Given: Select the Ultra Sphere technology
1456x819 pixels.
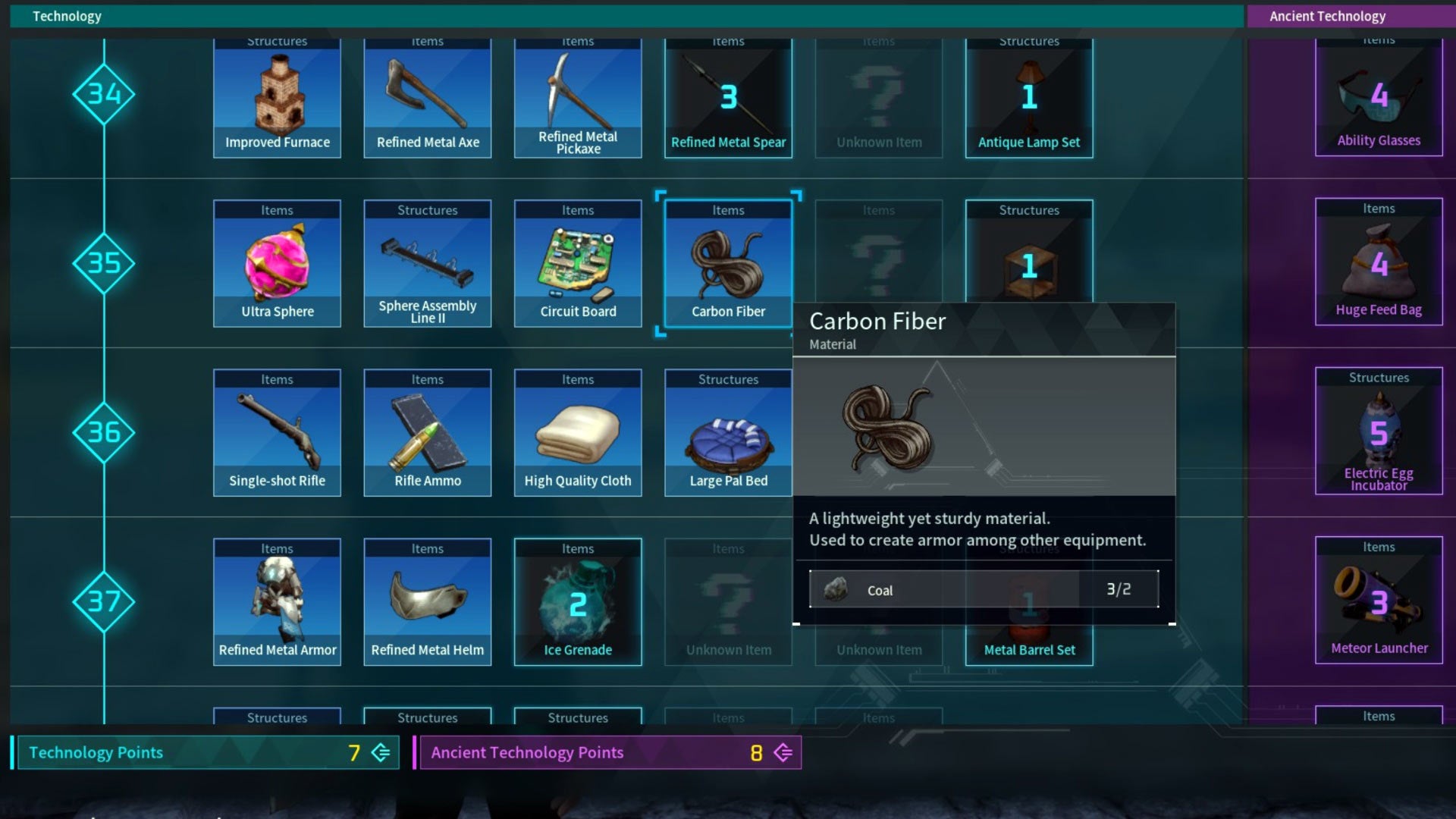Looking at the screenshot, I should coord(277,264).
